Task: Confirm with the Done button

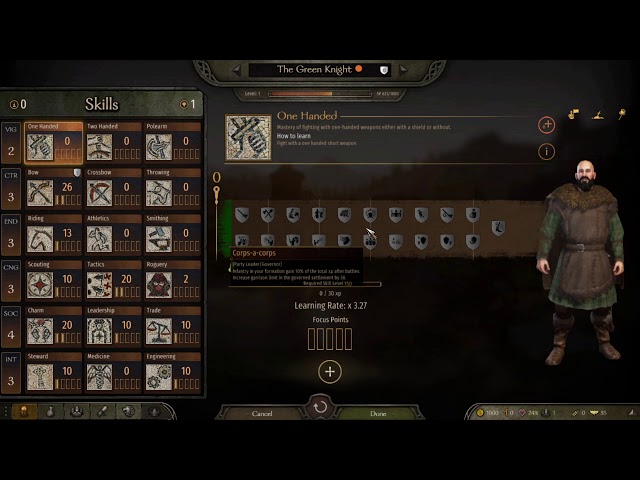Action: 378,413
